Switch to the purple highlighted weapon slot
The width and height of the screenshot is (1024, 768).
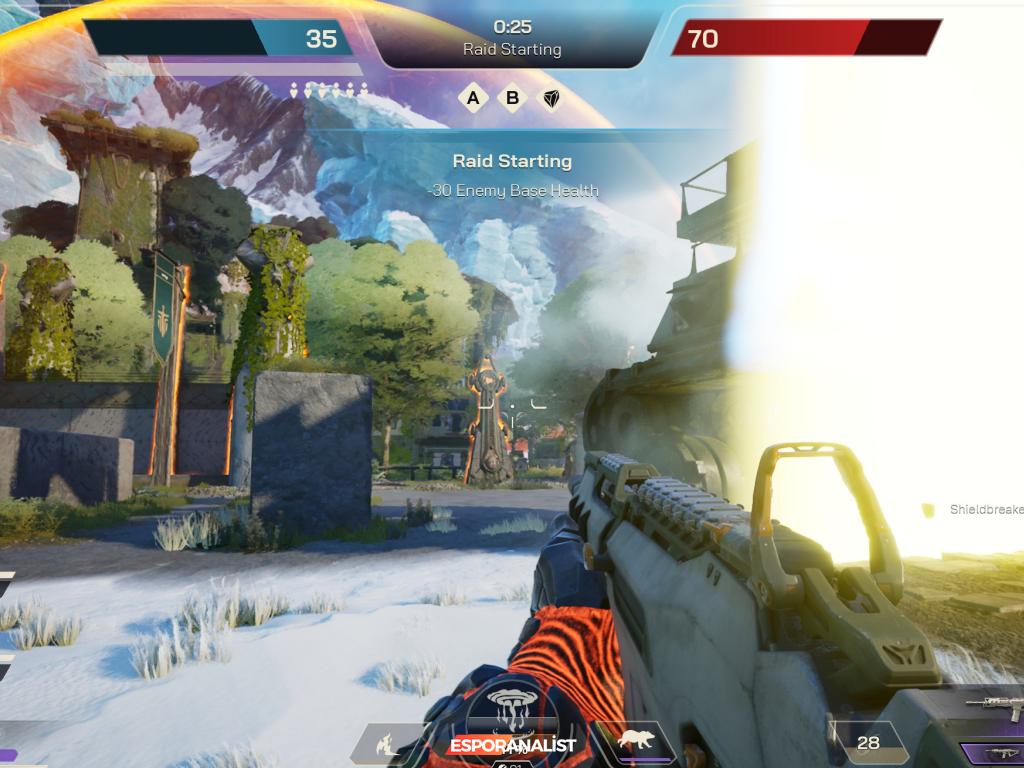(x=995, y=754)
